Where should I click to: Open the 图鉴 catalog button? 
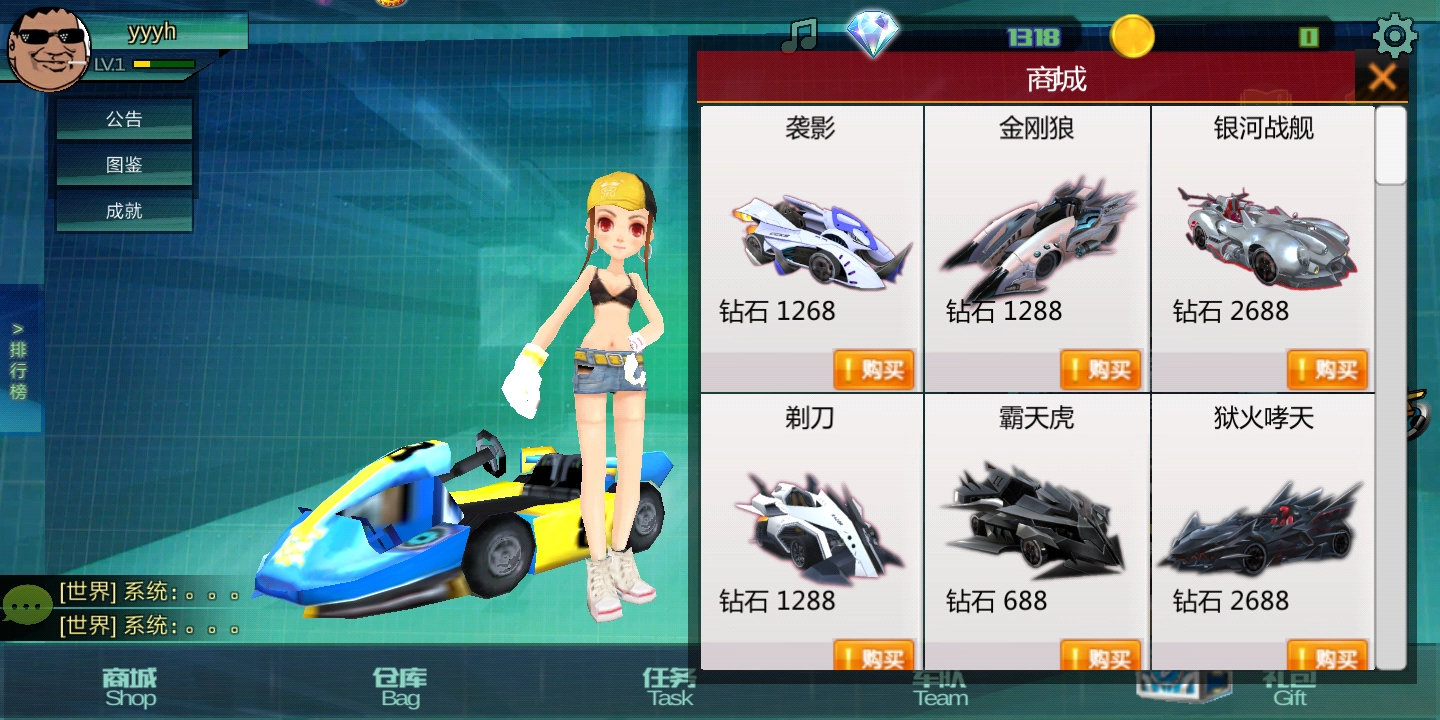[123, 164]
